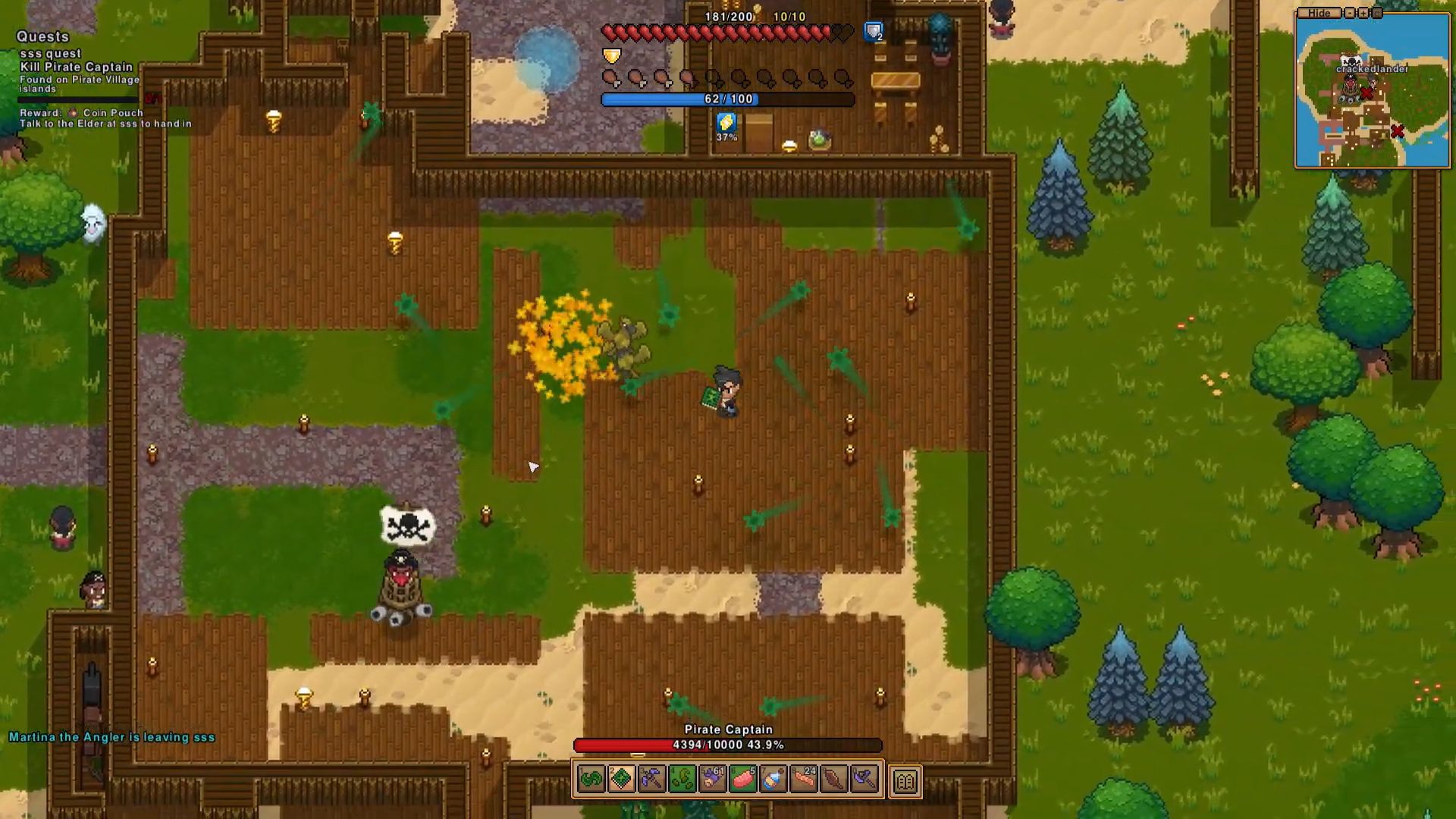The image size is (1456, 819).
Task: Select the orange bait stack of 24
Action: click(x=803, y=779)
